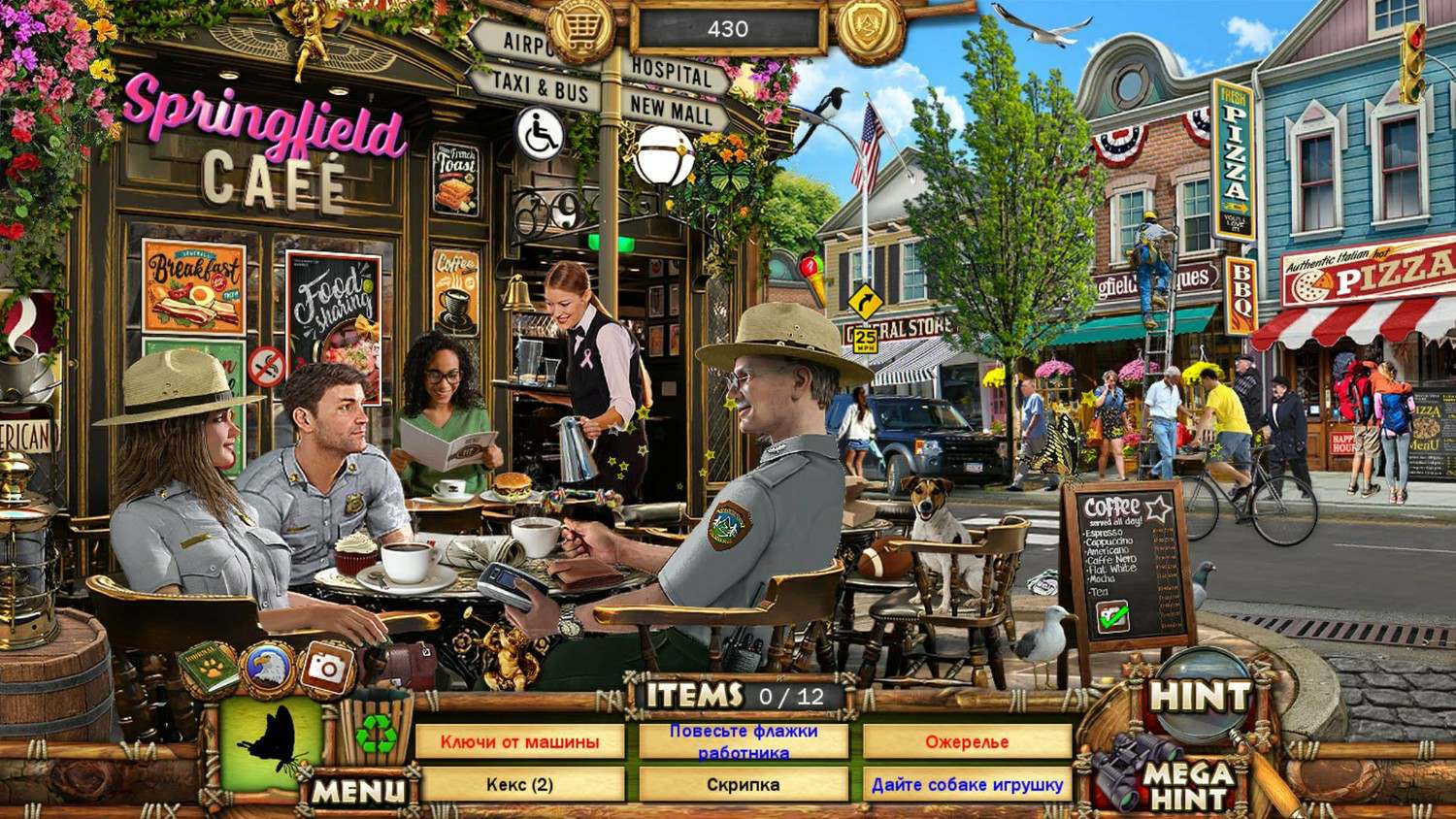Click the recycling bin

pos(374,735)
